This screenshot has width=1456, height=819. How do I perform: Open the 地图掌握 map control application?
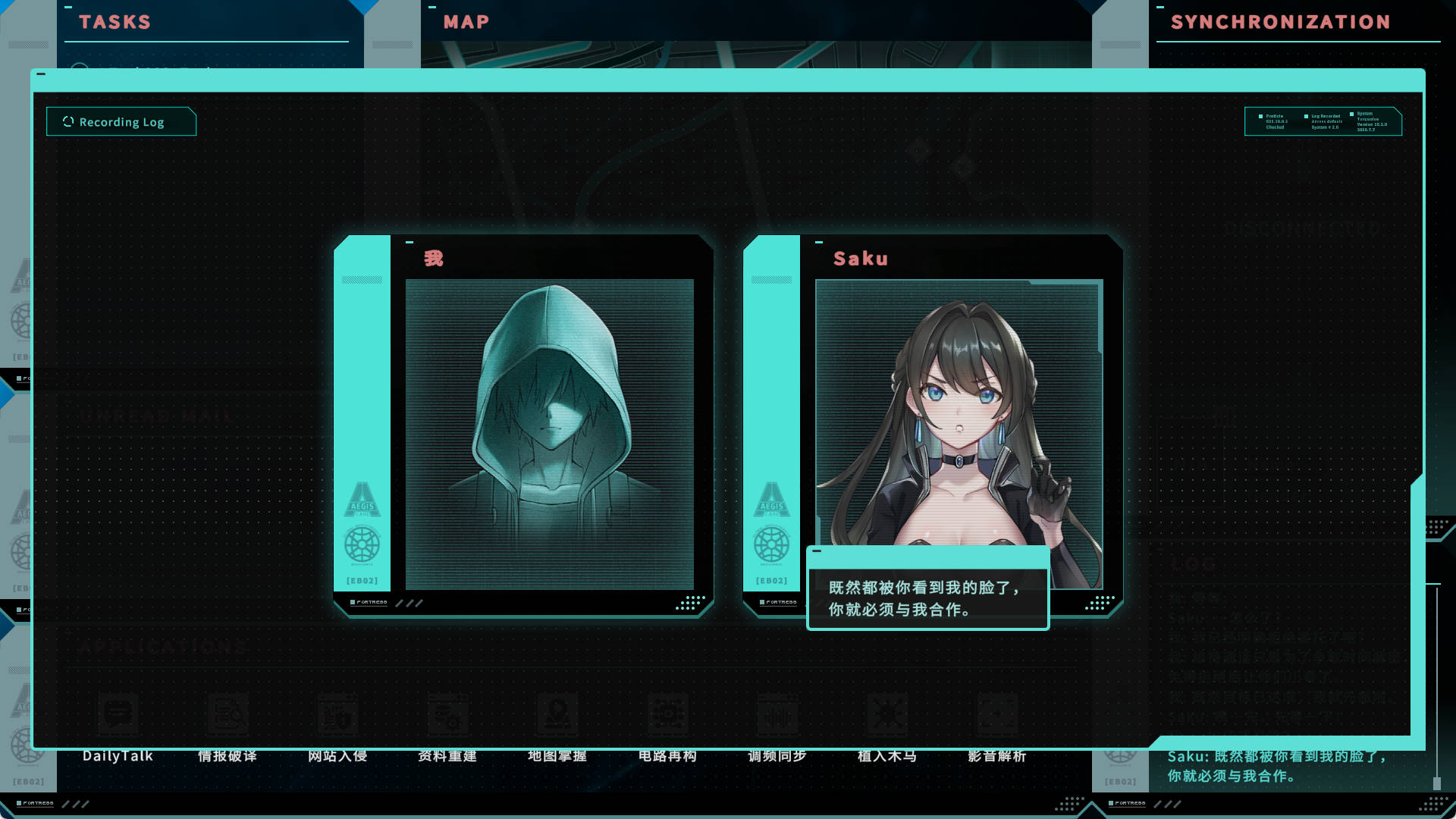(x=558, y=714)
